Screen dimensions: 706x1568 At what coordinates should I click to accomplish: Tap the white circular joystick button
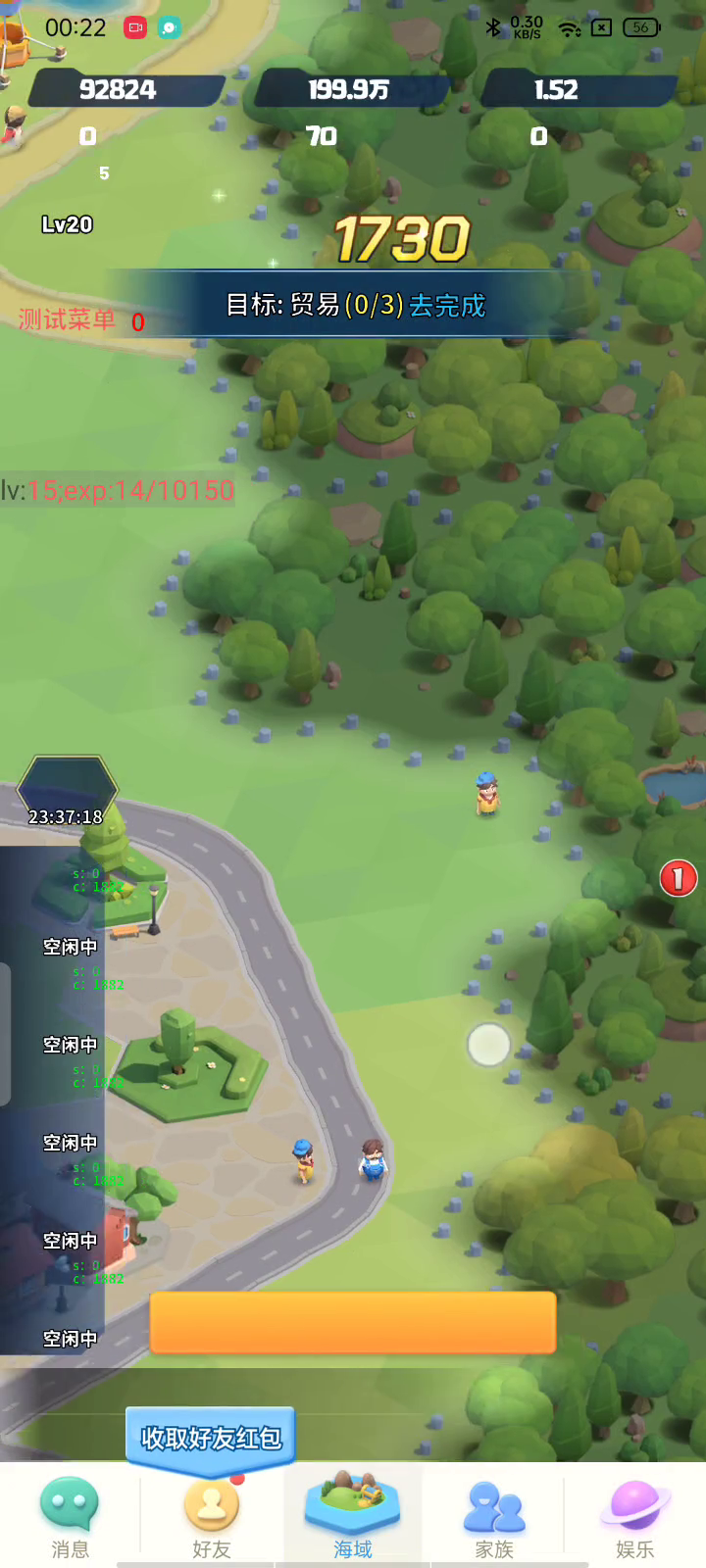point(488,1045)
